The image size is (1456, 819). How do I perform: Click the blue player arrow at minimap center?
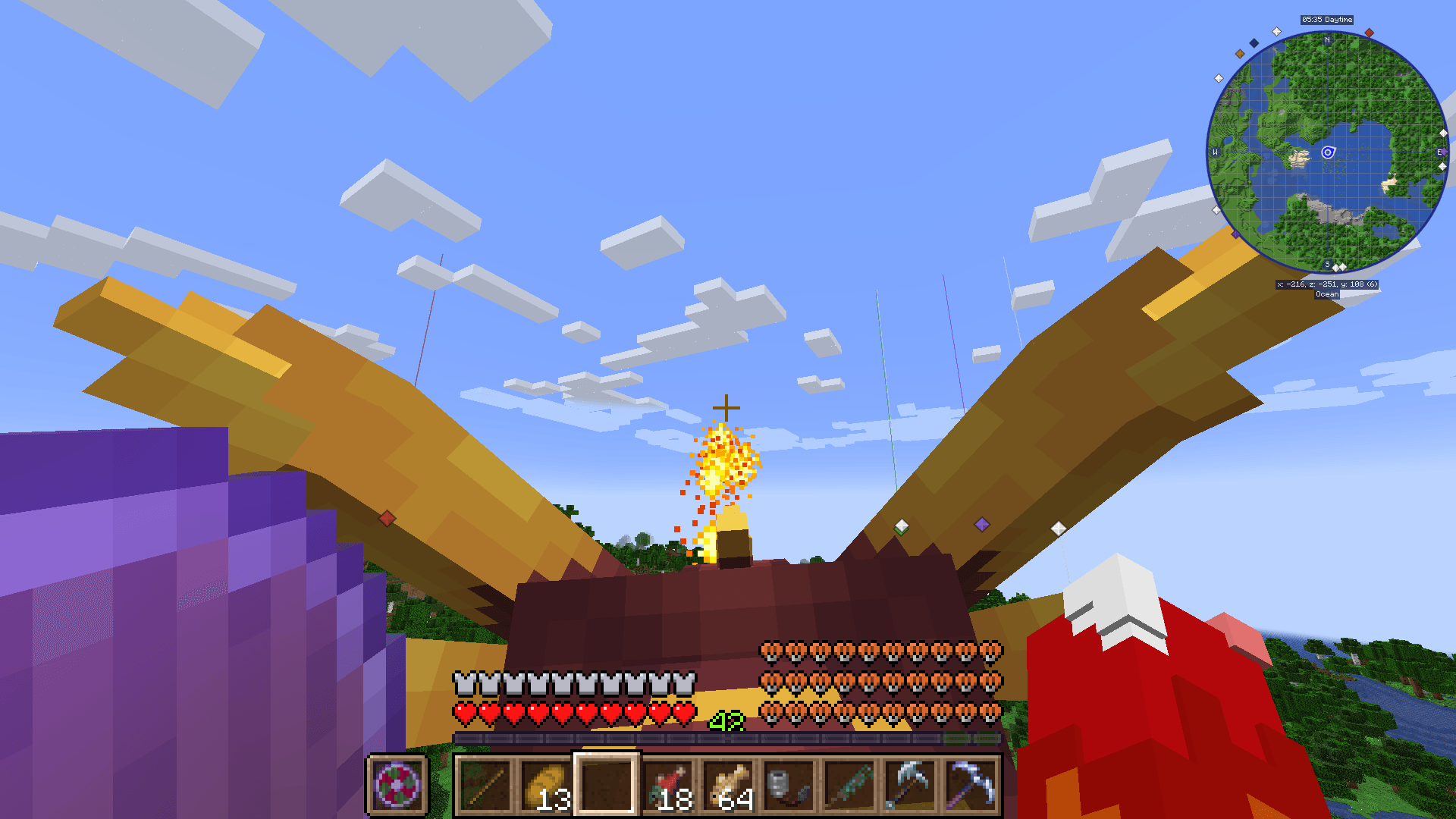1328,152
